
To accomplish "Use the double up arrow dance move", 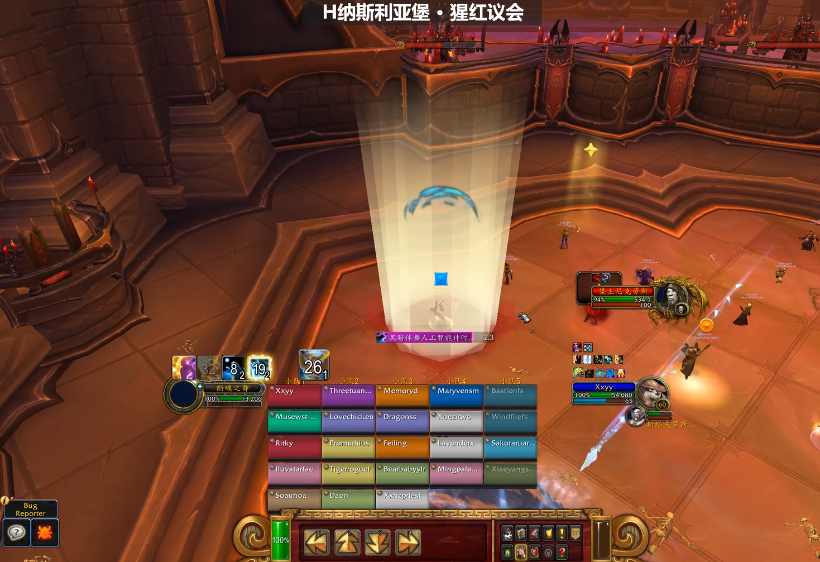I will coord(348,542).
